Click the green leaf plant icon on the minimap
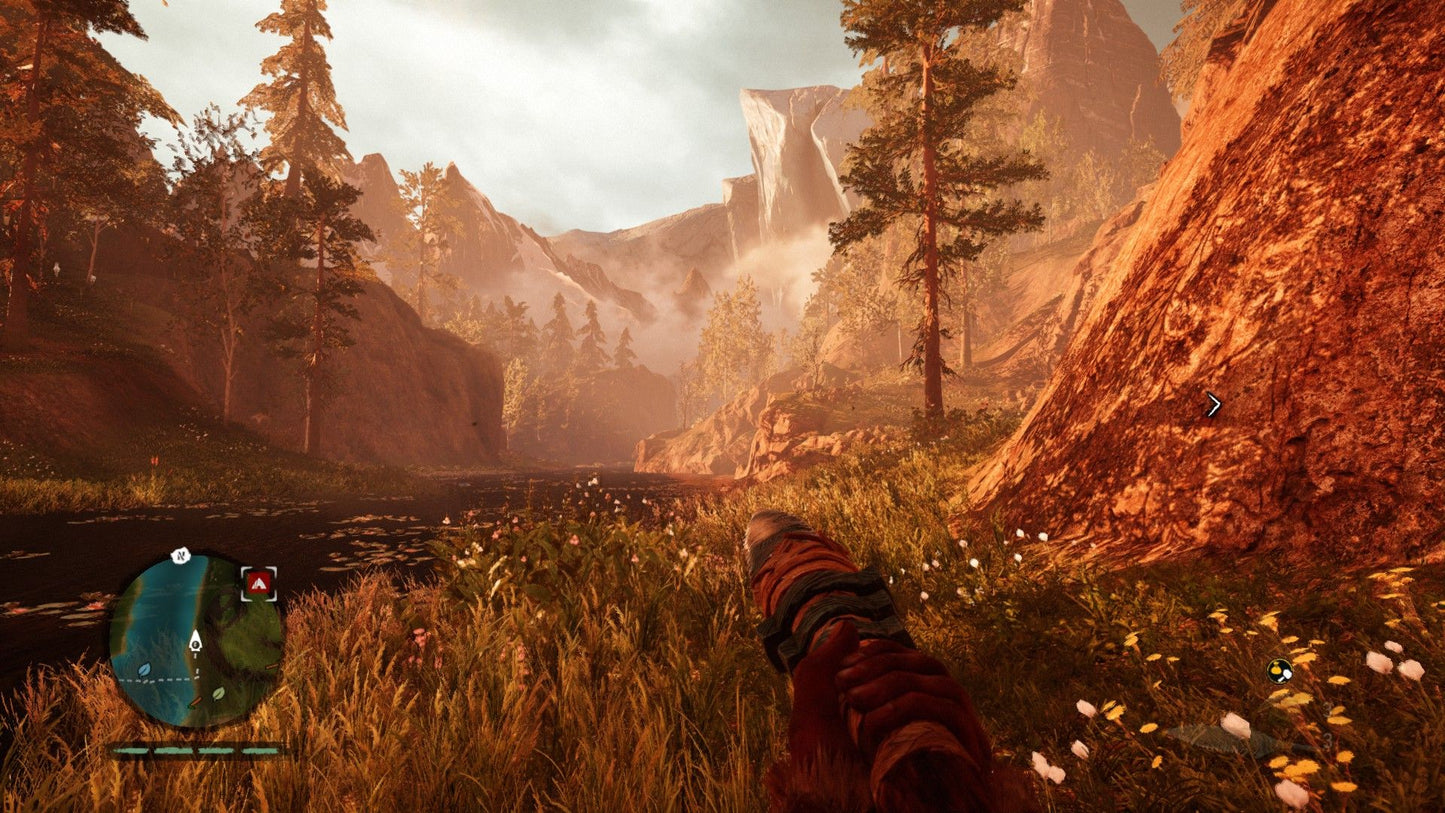This screenshot has width=1445, height=813. click(x=217, y=694)
